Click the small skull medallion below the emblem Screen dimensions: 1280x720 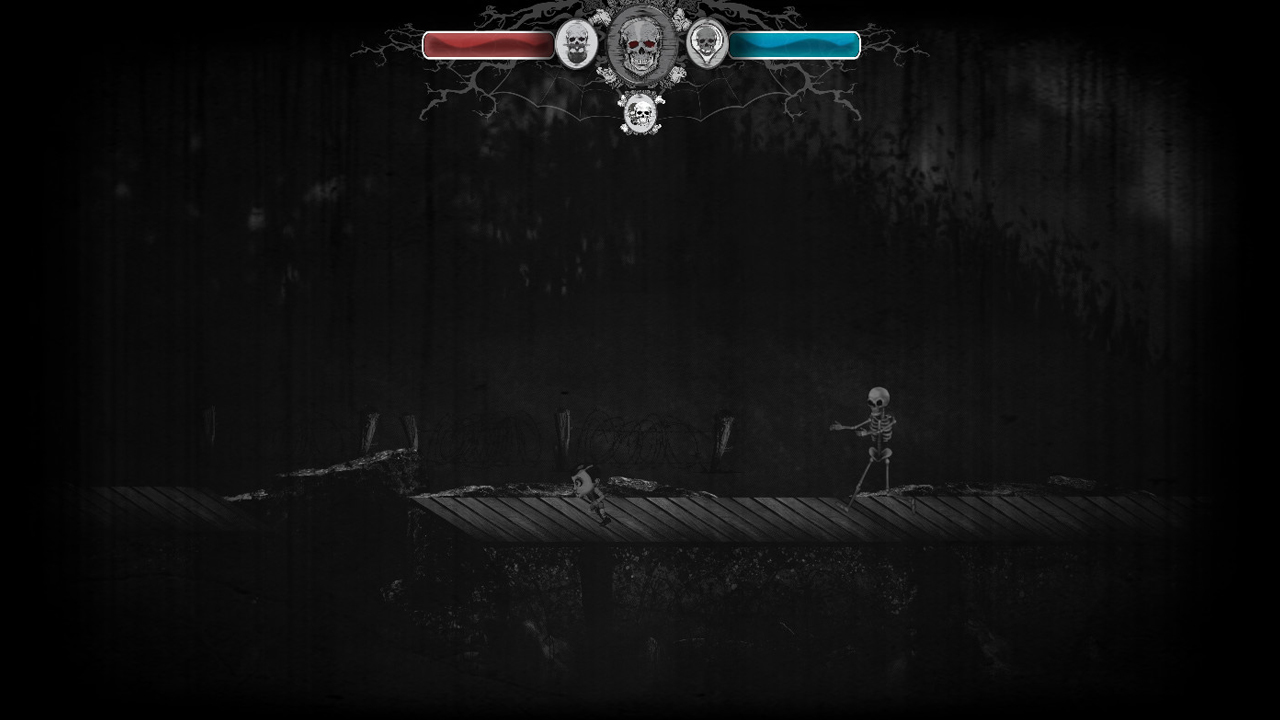point(640,115)
